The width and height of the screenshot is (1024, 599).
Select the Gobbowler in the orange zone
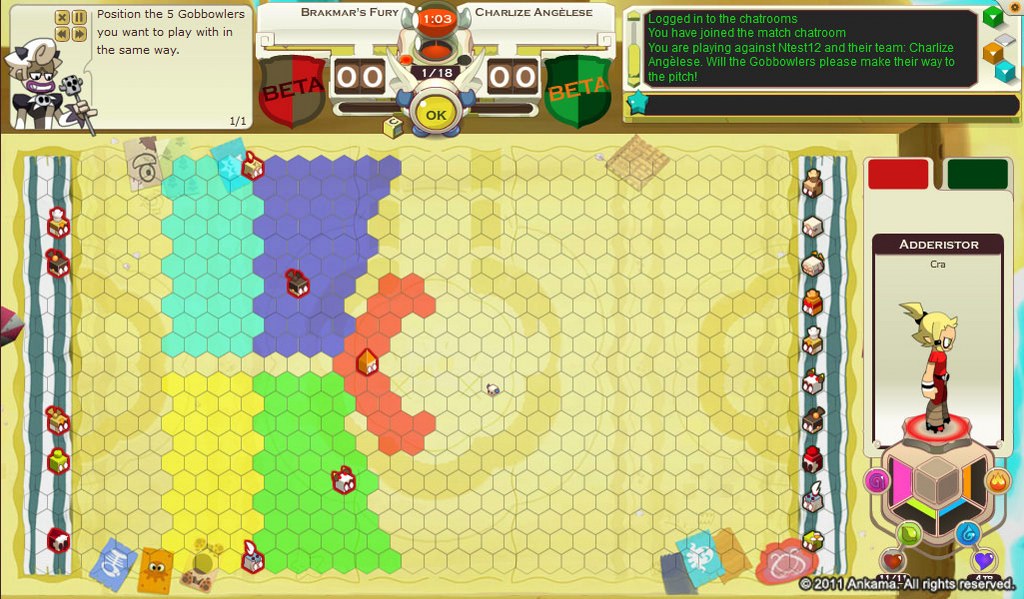(x=367, y=362)
